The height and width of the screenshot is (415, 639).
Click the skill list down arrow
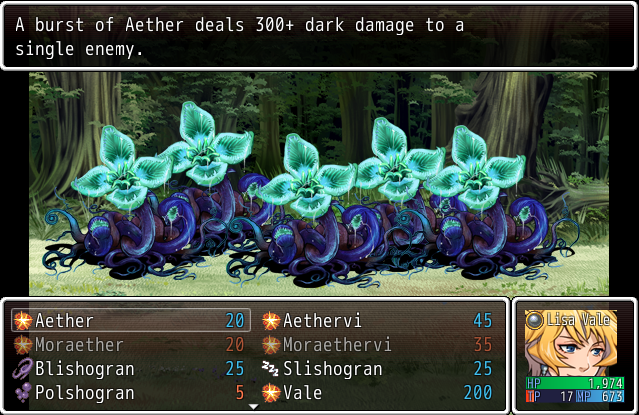254,407
